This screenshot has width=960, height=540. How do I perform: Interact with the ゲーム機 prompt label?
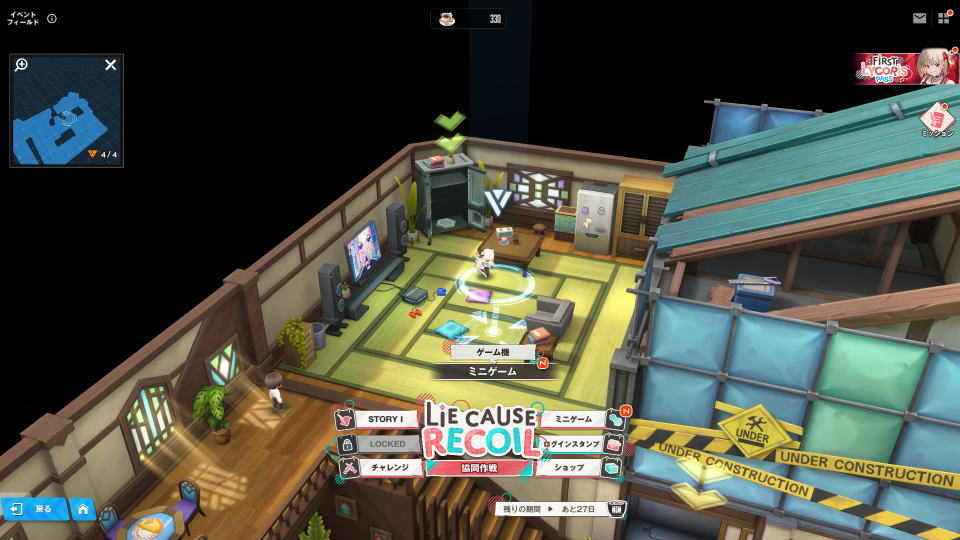click(492, 352)
